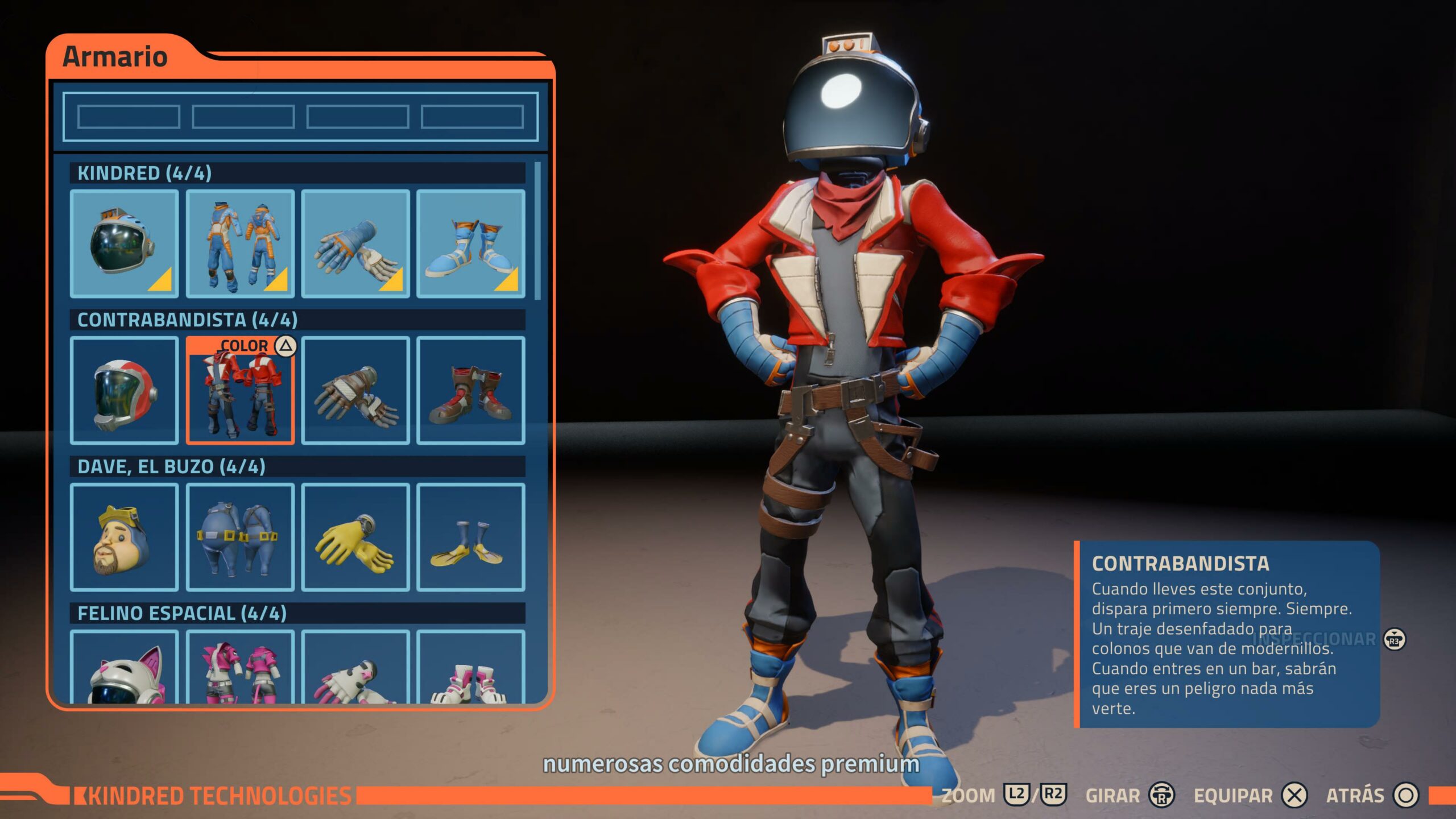
Task: Select the yellow diving flippers
Action: tap(470, 537)
